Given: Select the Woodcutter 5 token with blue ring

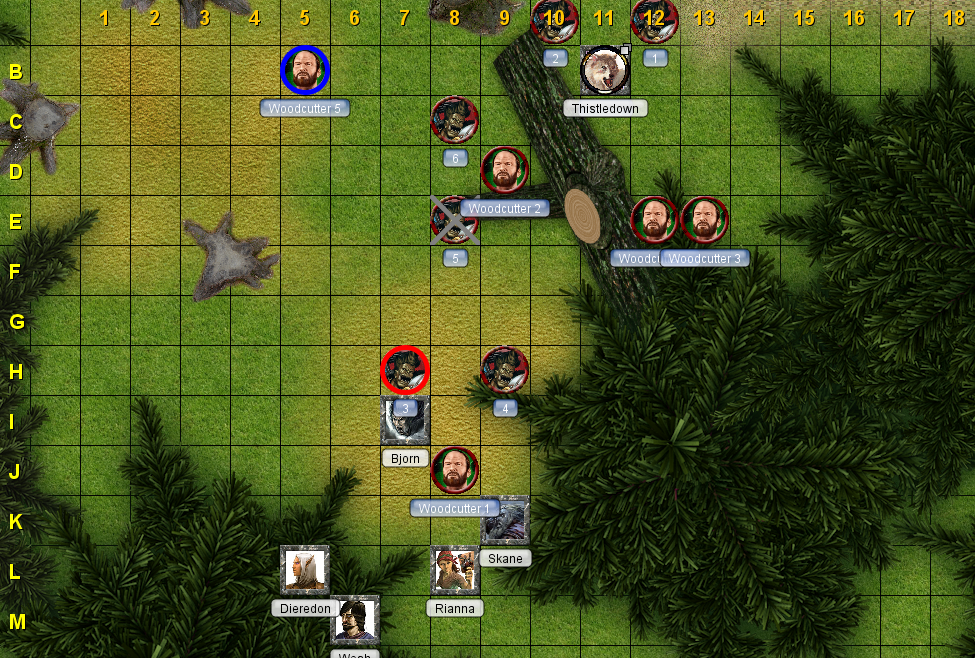Looking at the screenshot, I should click(305, 70).
